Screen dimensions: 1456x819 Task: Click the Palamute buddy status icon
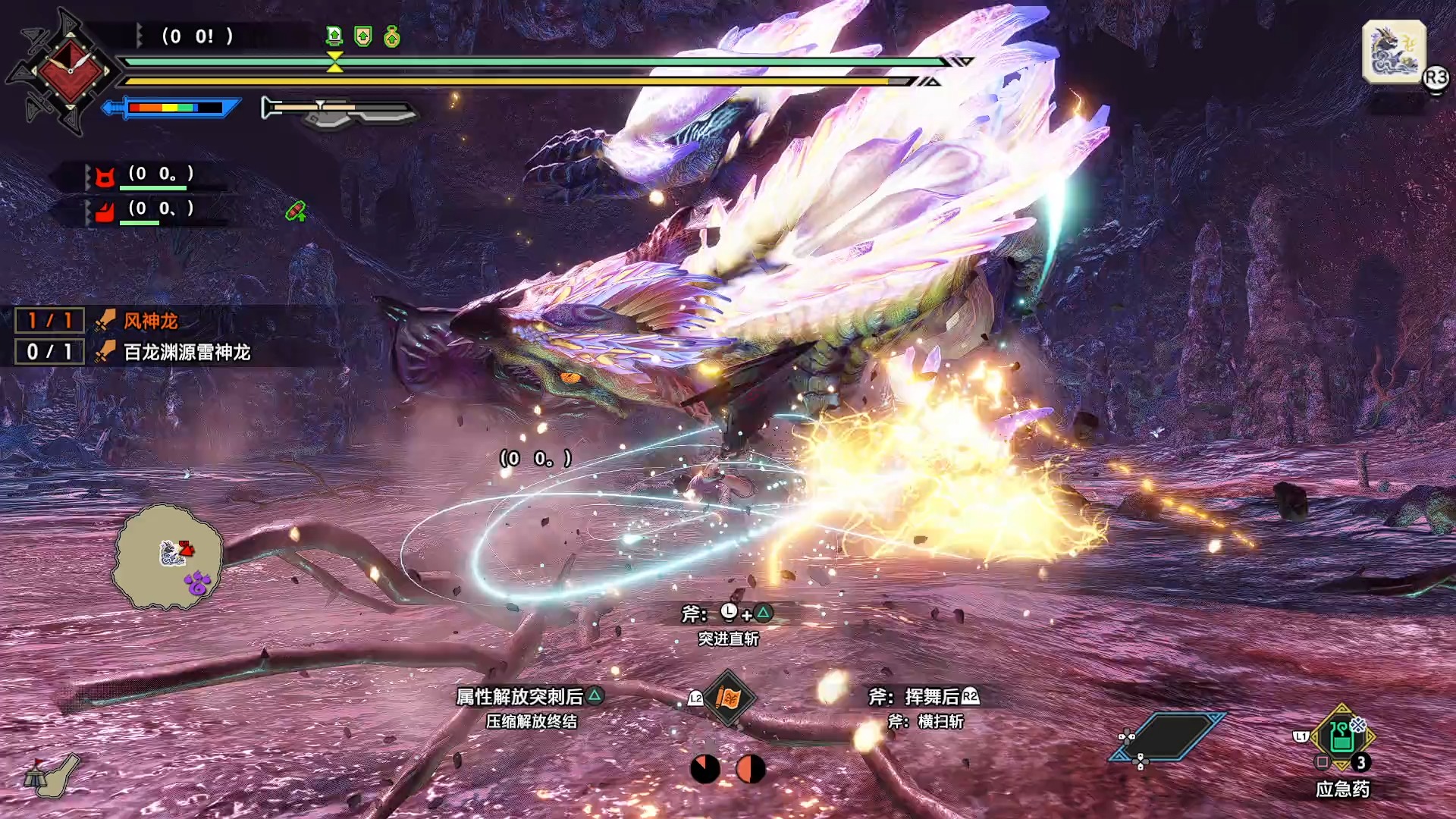point(105,211)
